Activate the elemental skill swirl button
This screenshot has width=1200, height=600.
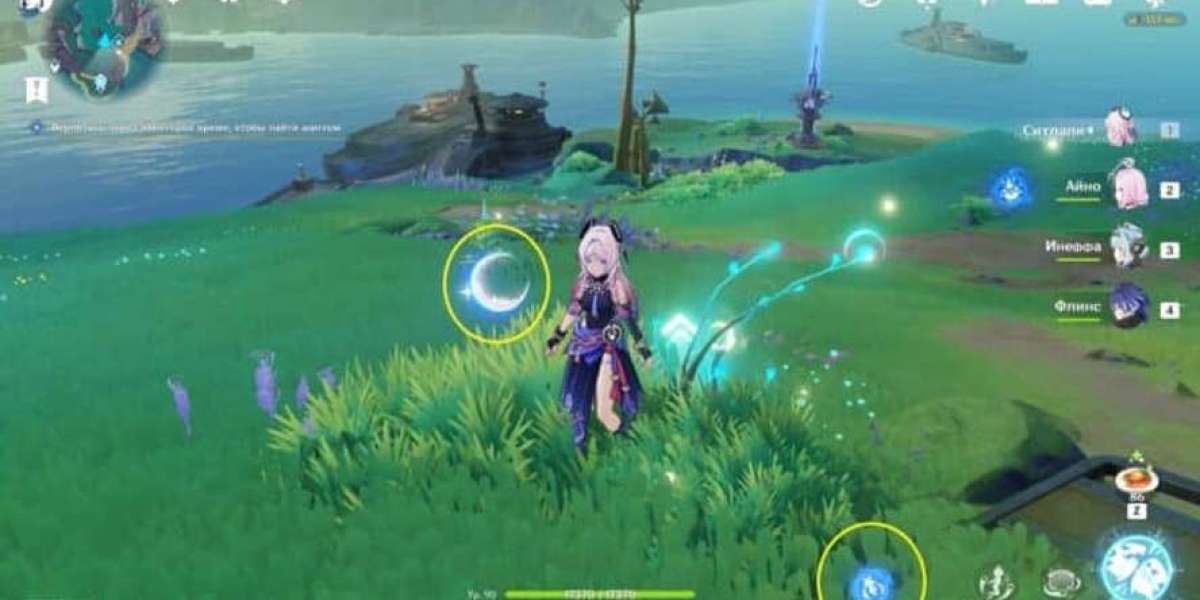1060,582
